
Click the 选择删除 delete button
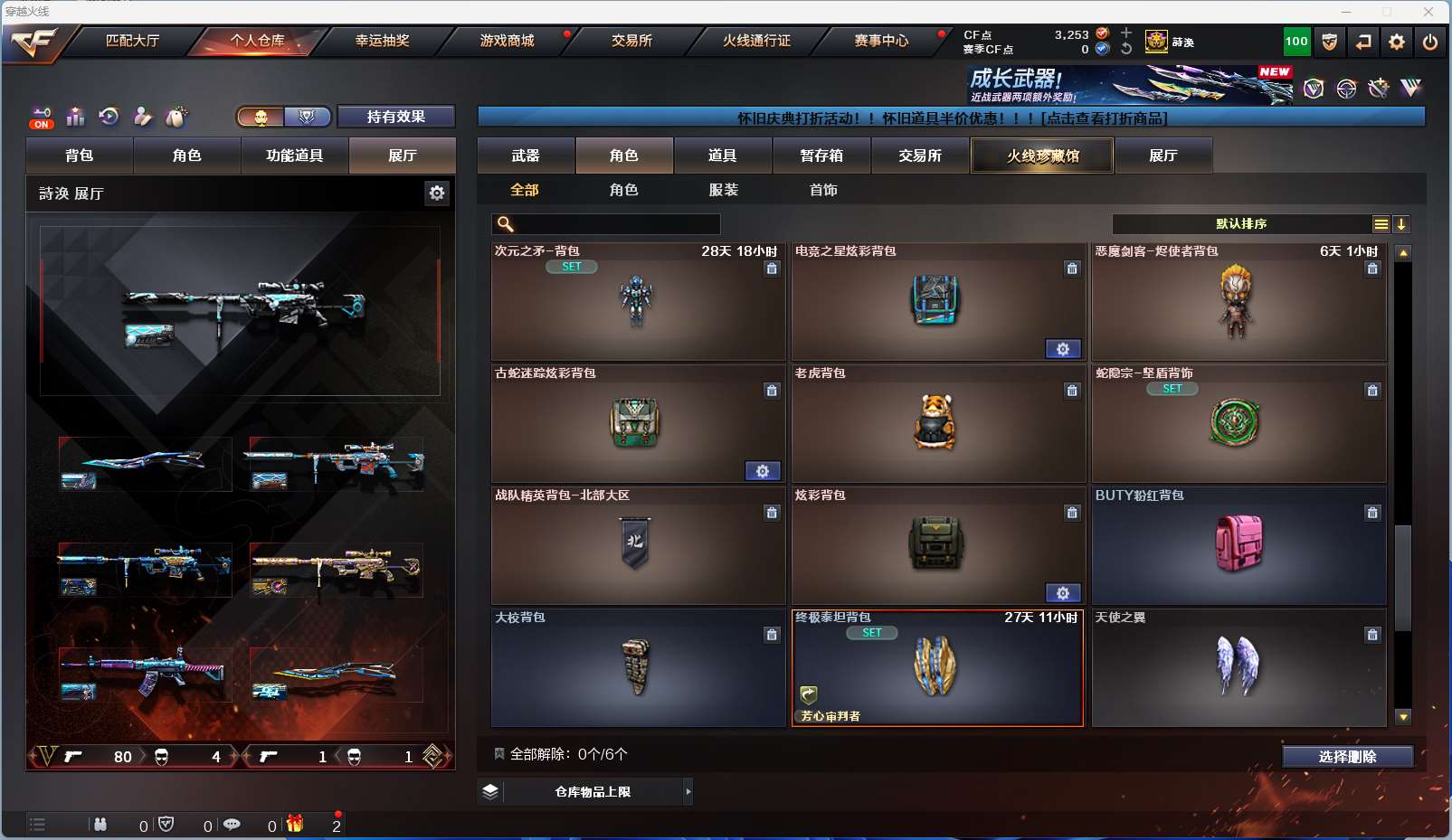[1347, 757]
